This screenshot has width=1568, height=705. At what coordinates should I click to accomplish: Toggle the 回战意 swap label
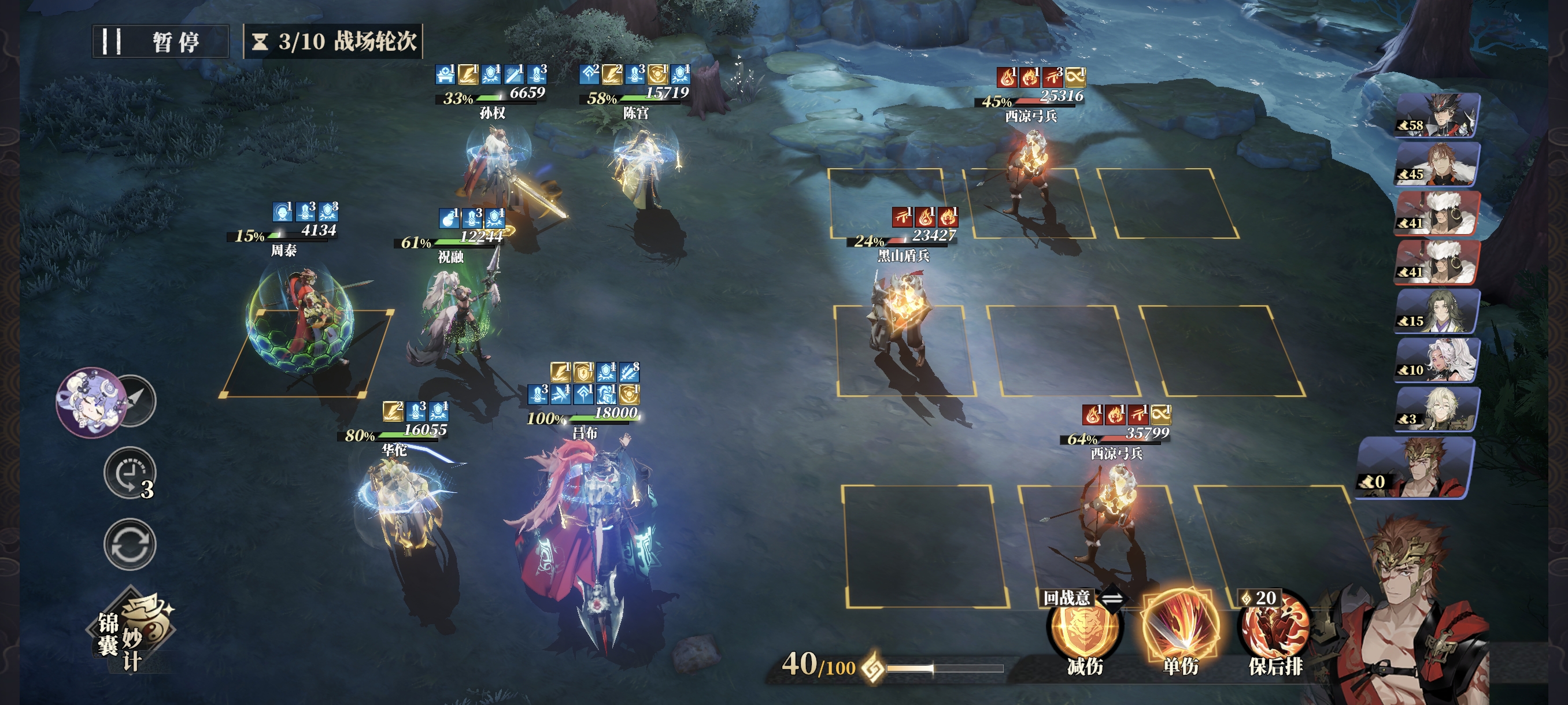1081,599
